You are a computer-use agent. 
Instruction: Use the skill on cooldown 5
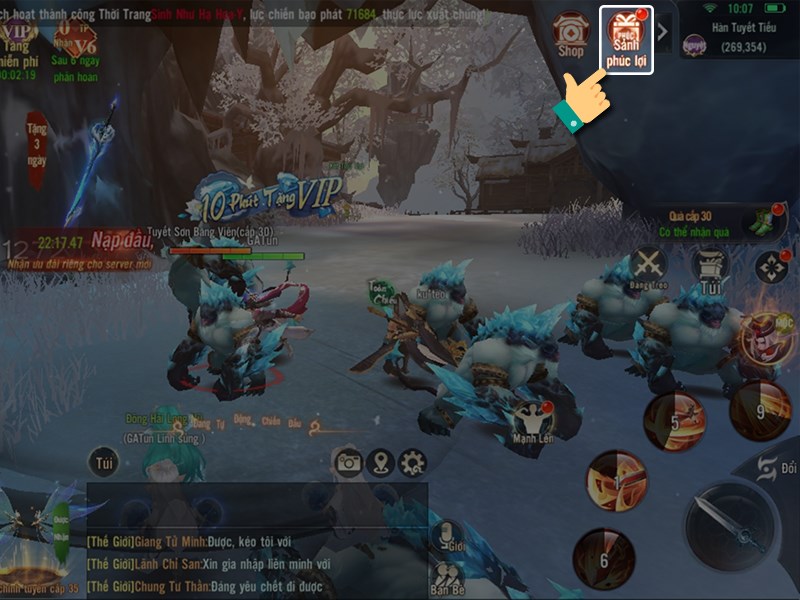[674, 421]
